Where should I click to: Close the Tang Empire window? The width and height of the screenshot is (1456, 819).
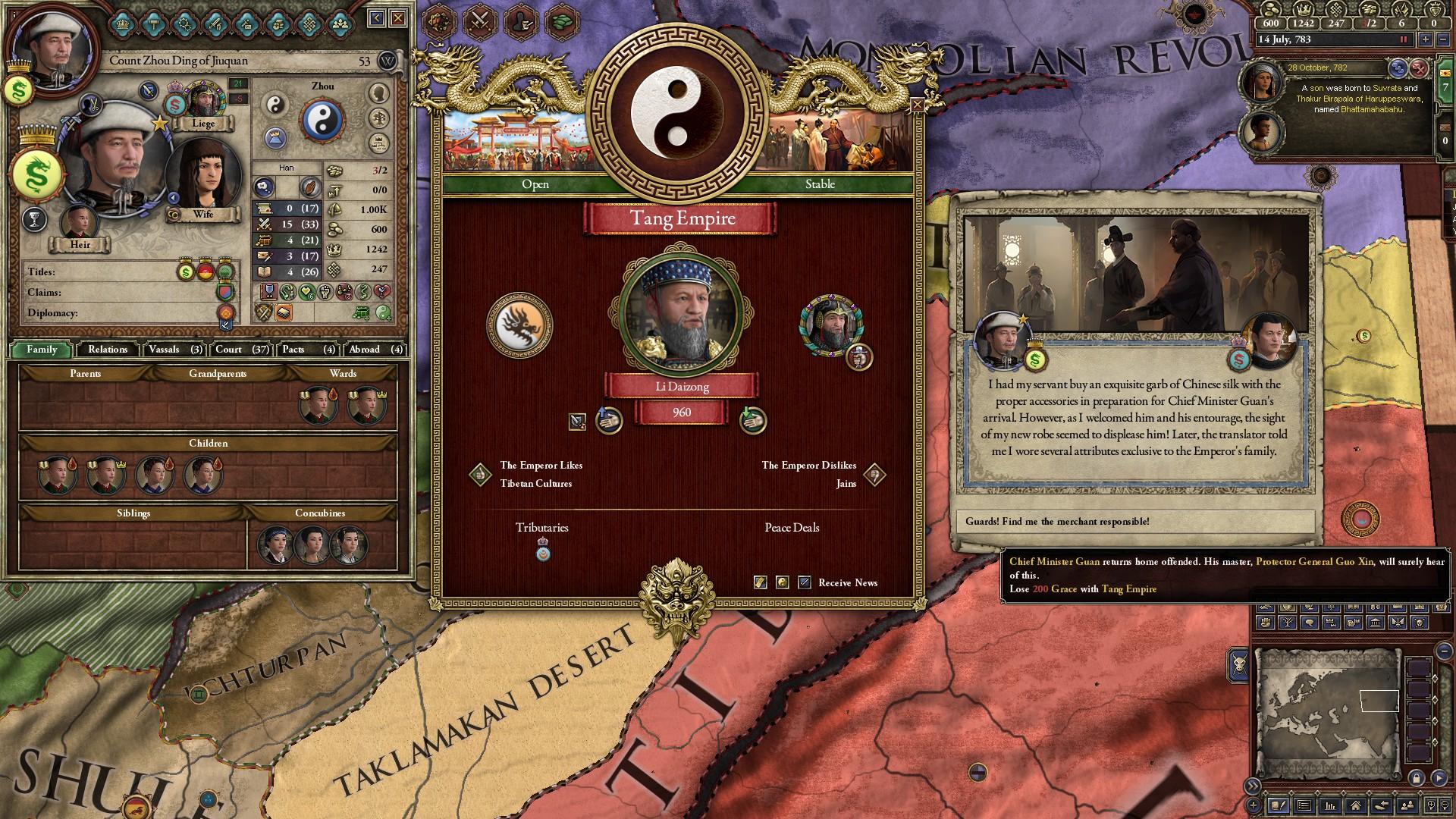(x=917, y=105)
